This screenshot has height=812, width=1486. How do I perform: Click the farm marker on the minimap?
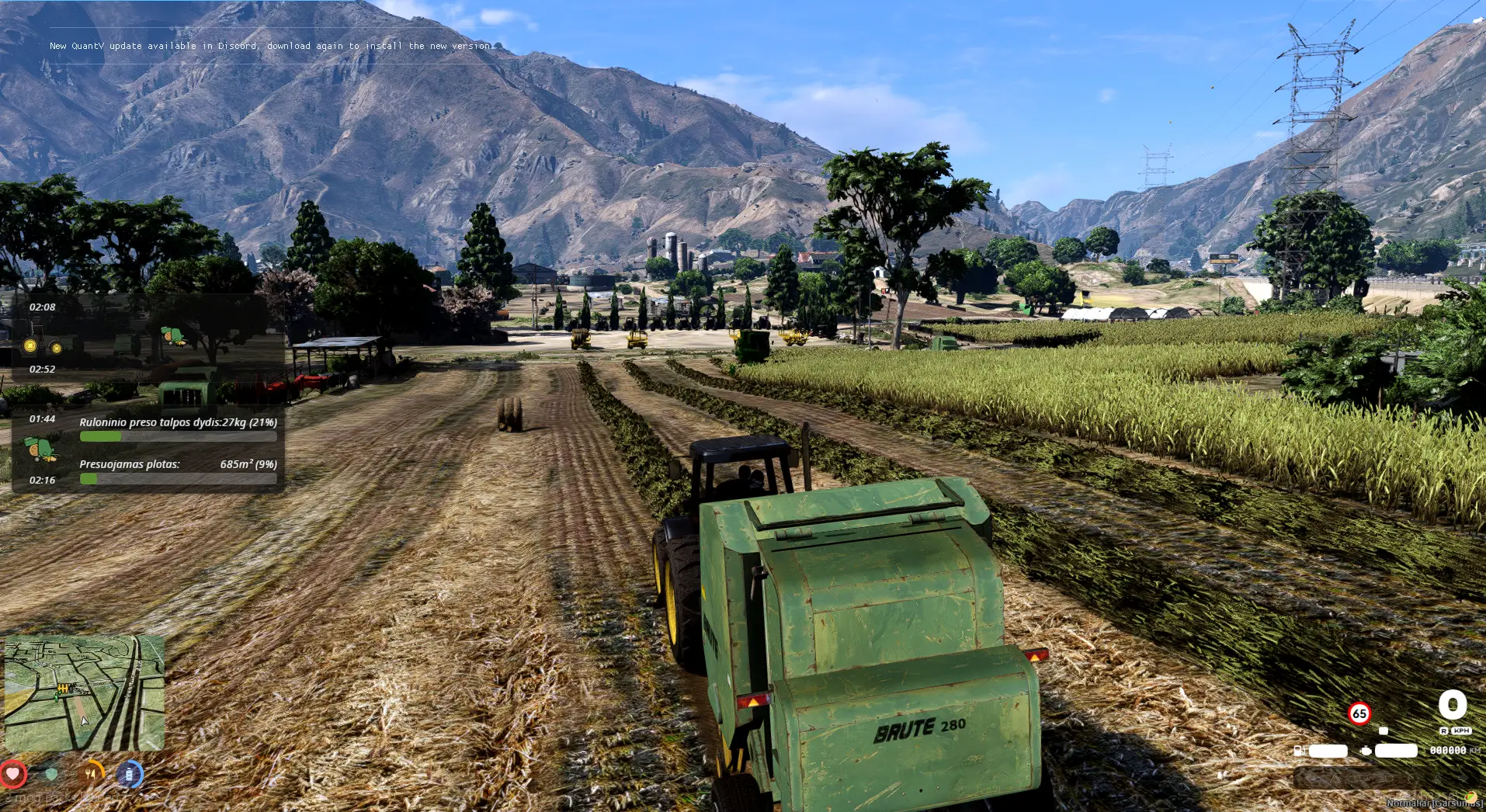63,688
